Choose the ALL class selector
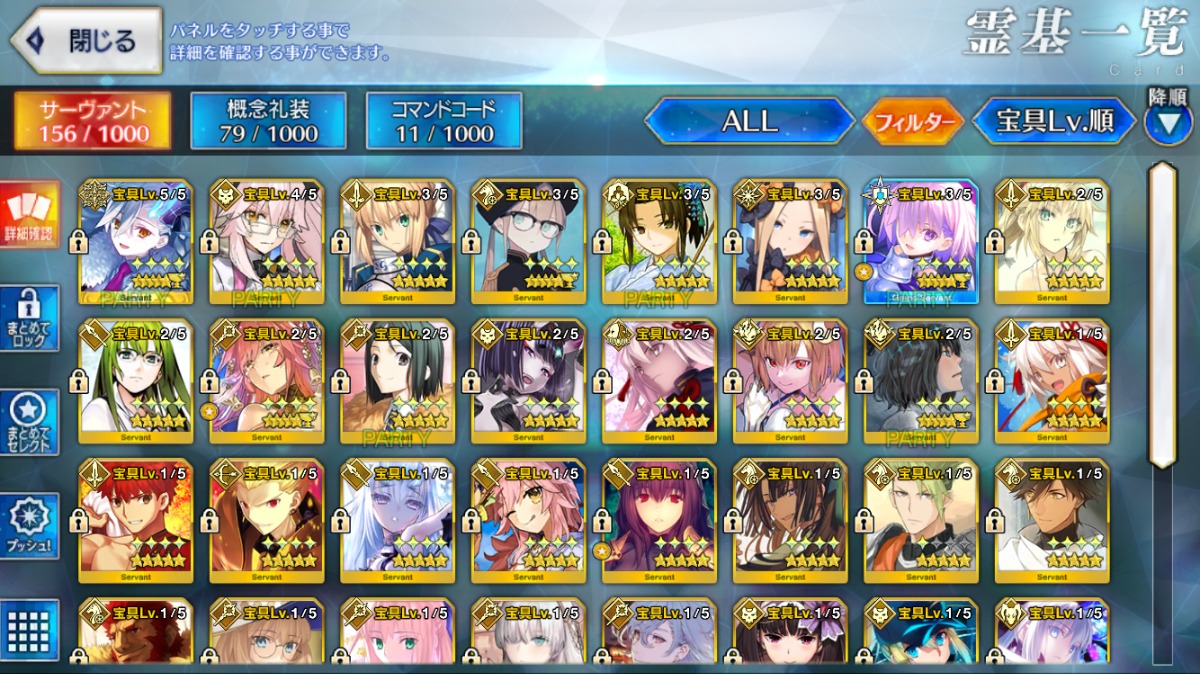This screenshot has height=674, width=1200. [749, 122]
